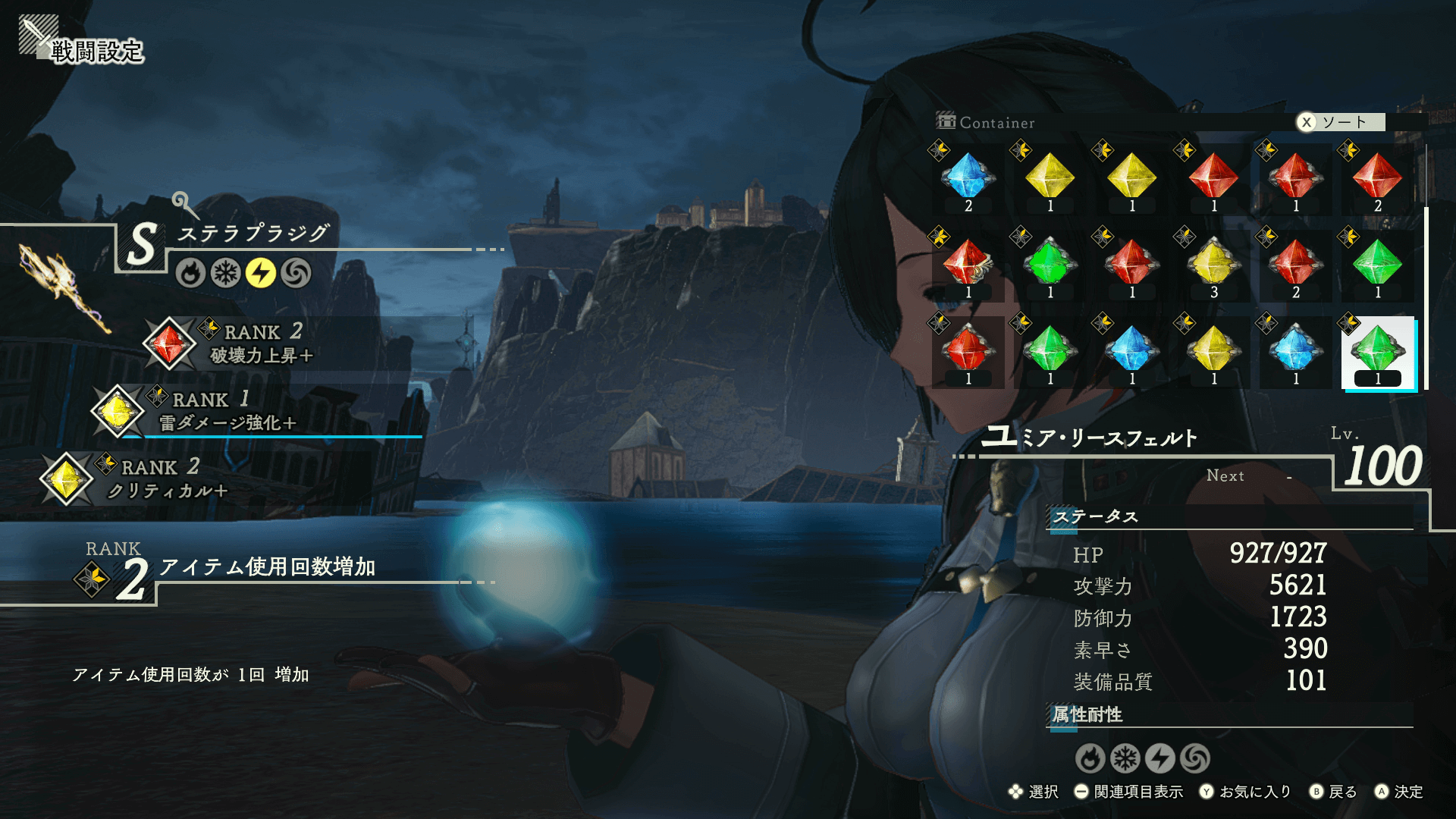The height and width of the screenshot is (819, 1456).
Task: Select the blue gem with quantity 2
Action: click(x=968, y=180)
